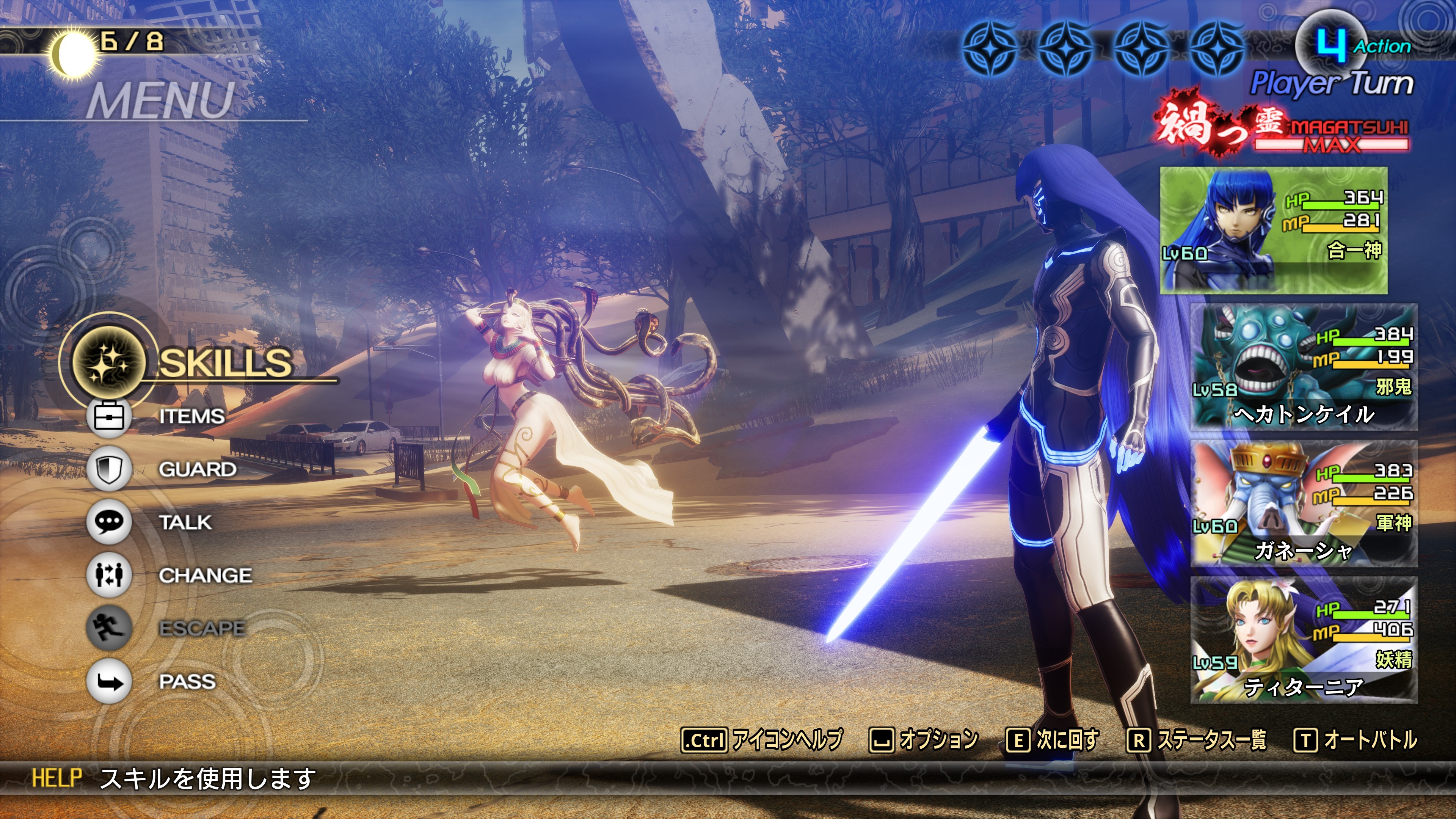The height and width of the screenshot is (819, 1456).
Task: Click the ガネーシャ party member panel
Action: pyautogui.click(x=1304, y=504)
